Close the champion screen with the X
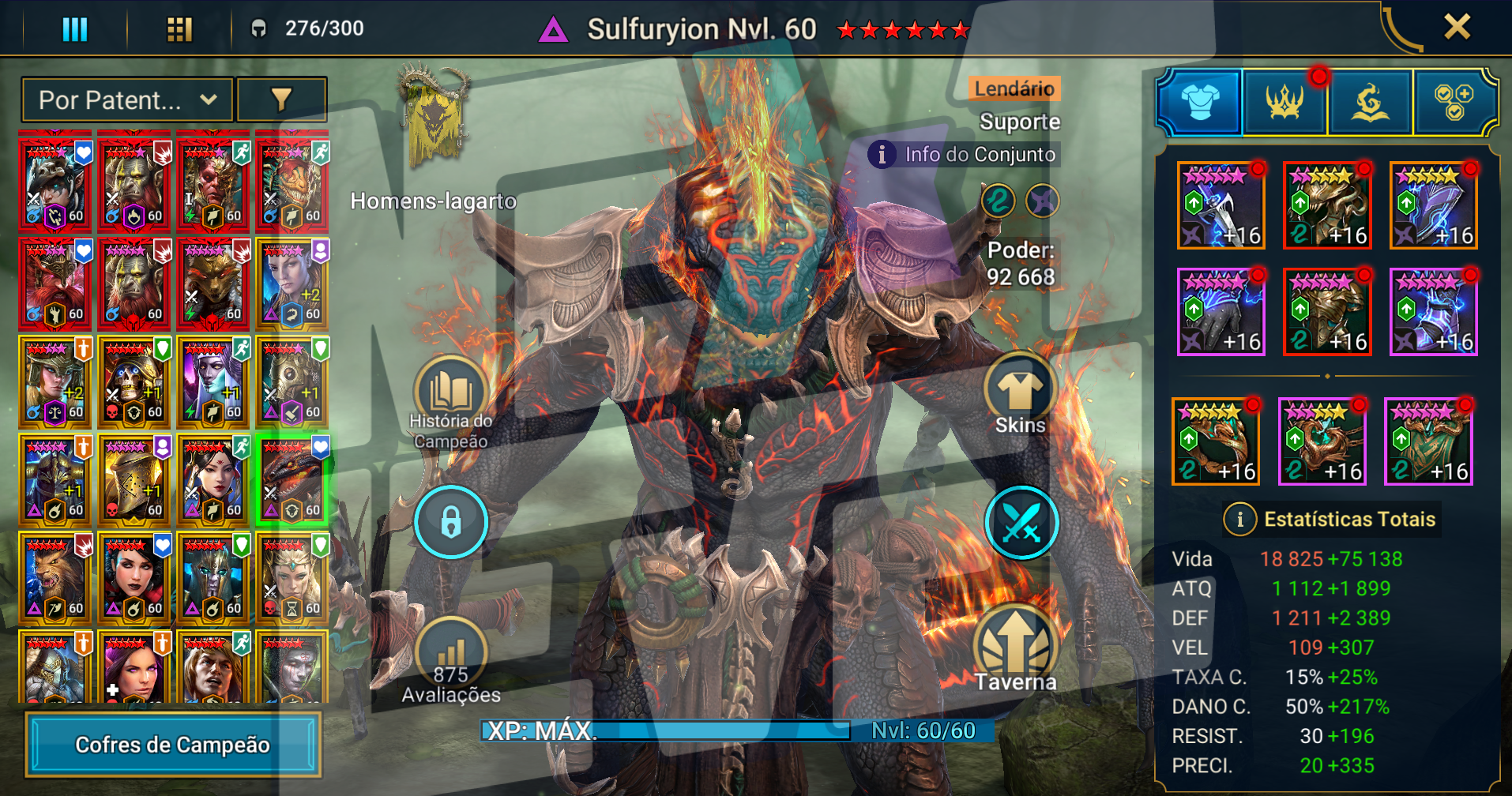1512x796 pixels. tap(1456, 28)
